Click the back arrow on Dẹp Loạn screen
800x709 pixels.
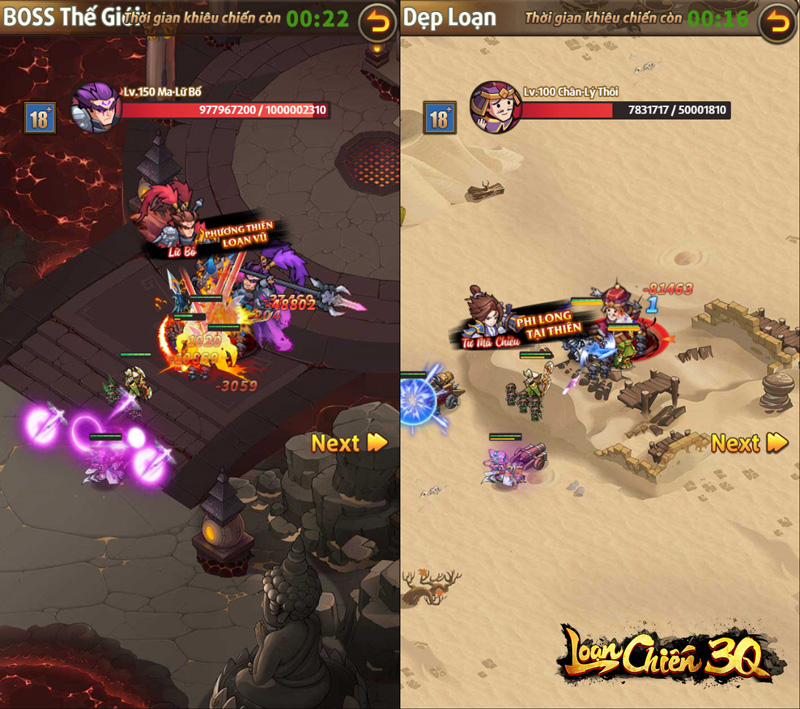pyautogui.click(x=777, y=21)
